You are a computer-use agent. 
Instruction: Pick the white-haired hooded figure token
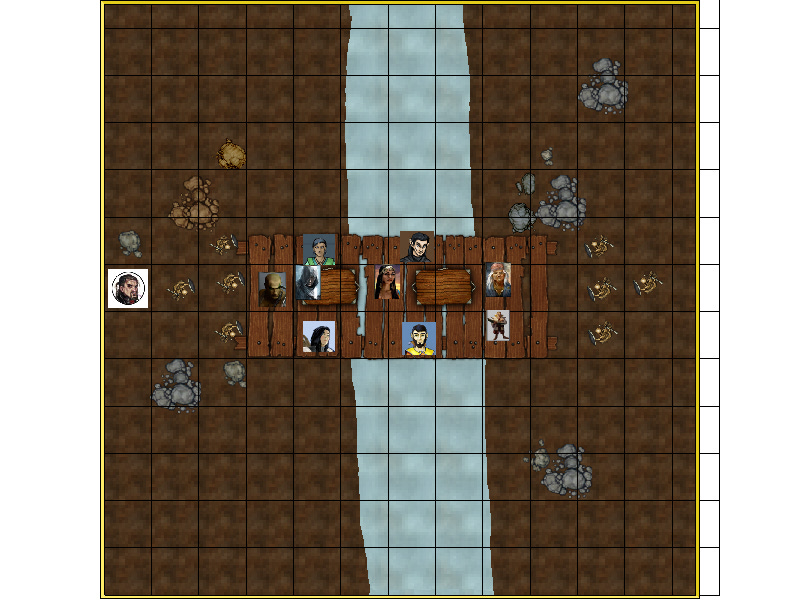tap(309, 283)
